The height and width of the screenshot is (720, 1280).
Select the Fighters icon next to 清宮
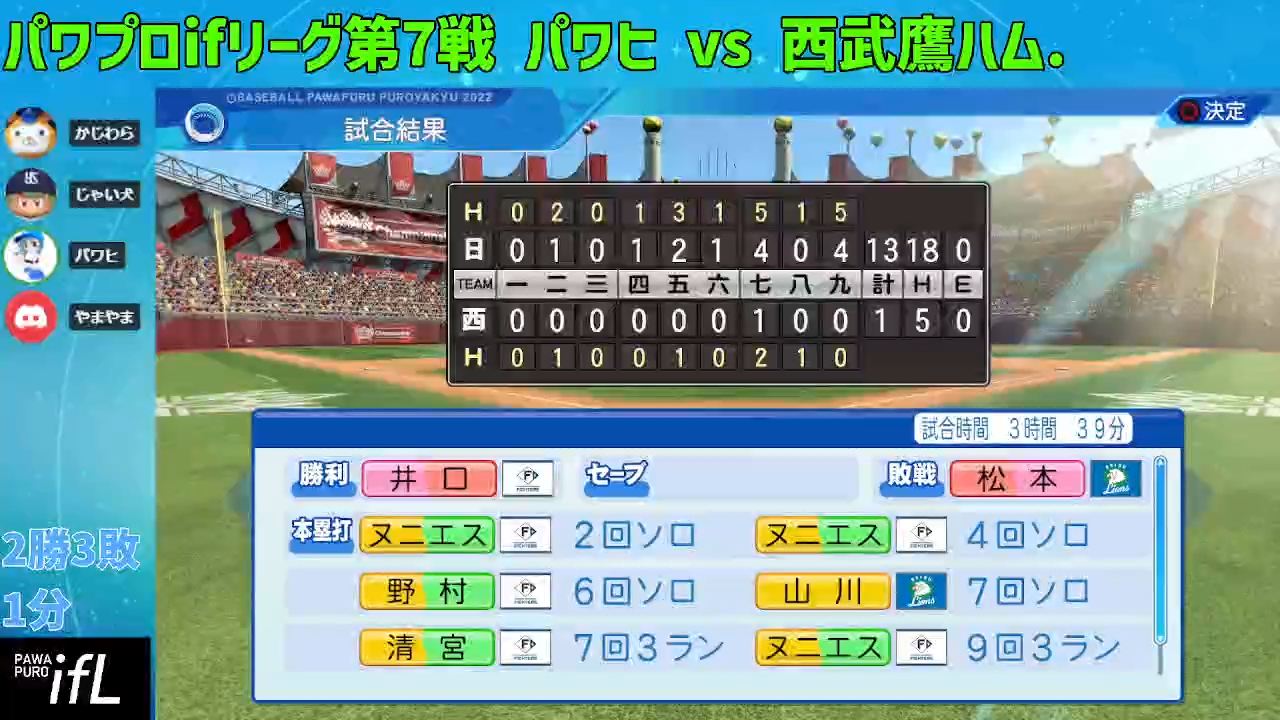coord(525,646)
